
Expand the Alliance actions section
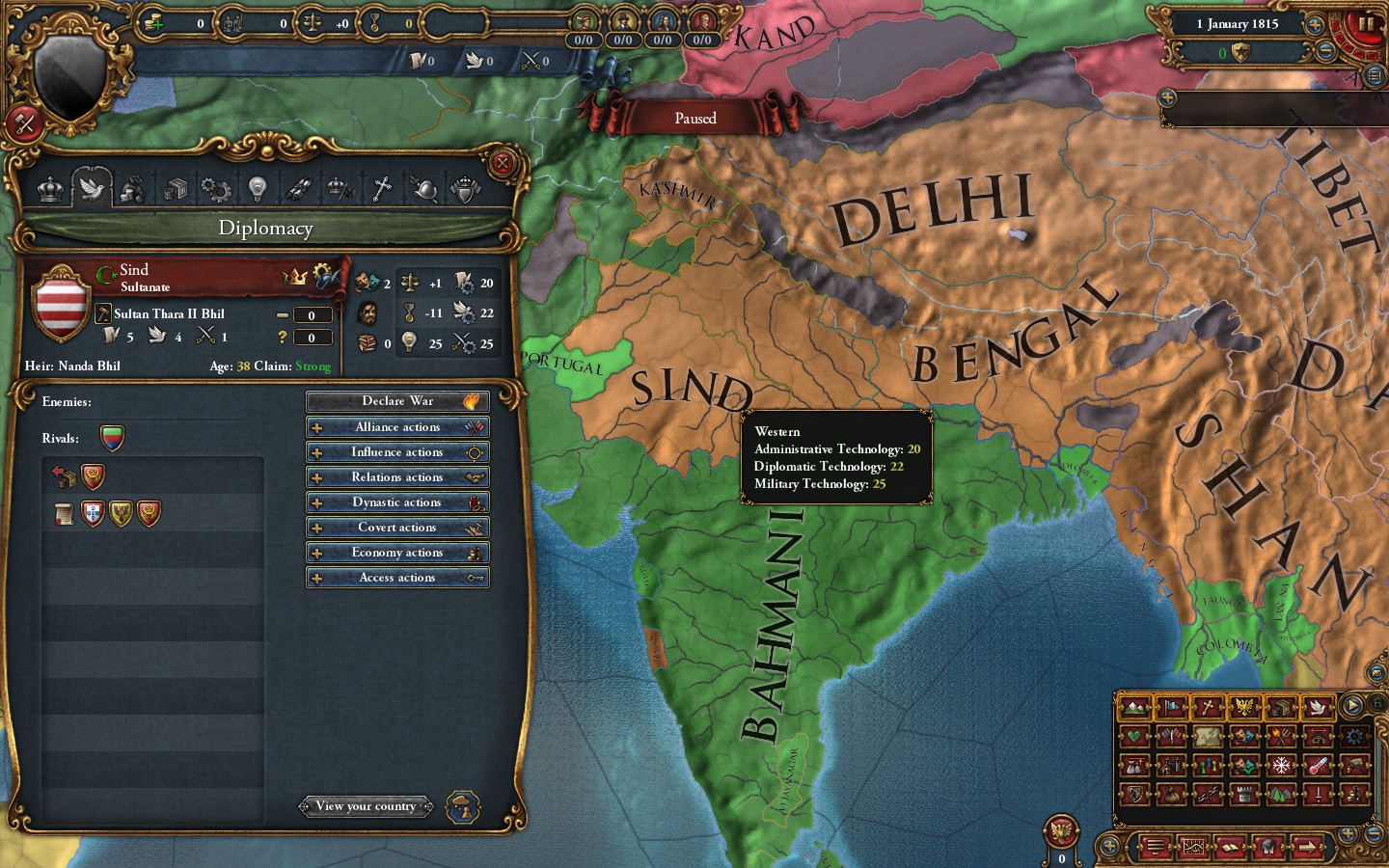click(397, 426)
